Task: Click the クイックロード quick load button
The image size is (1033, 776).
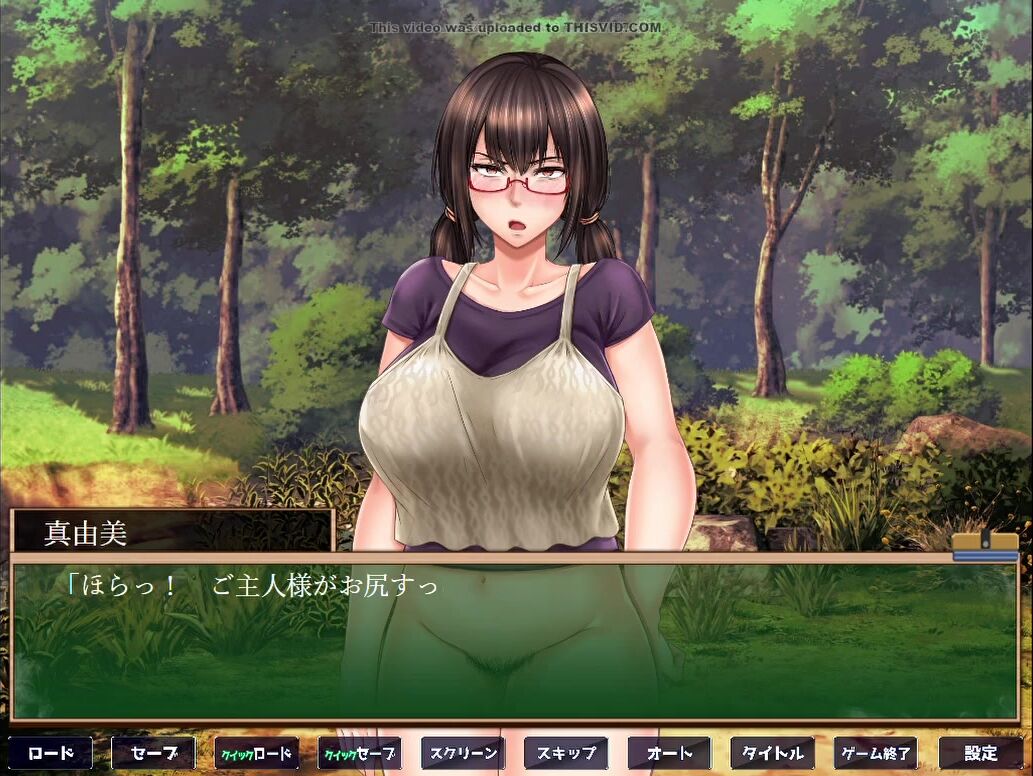Action: click(x=257, y=753)
